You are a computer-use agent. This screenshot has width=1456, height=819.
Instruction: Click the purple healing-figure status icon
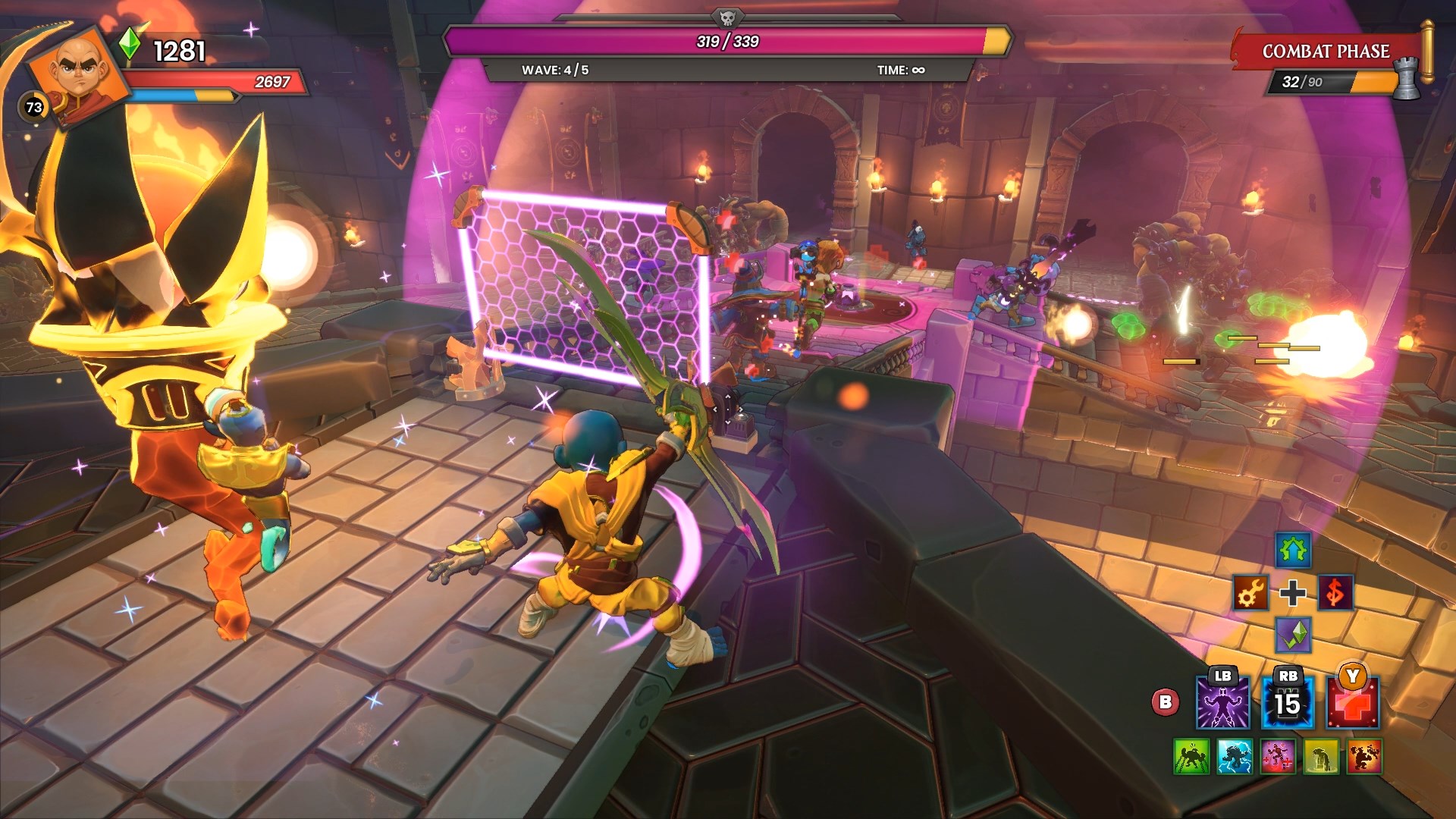pyautogui.click(x=1277, y=756)
